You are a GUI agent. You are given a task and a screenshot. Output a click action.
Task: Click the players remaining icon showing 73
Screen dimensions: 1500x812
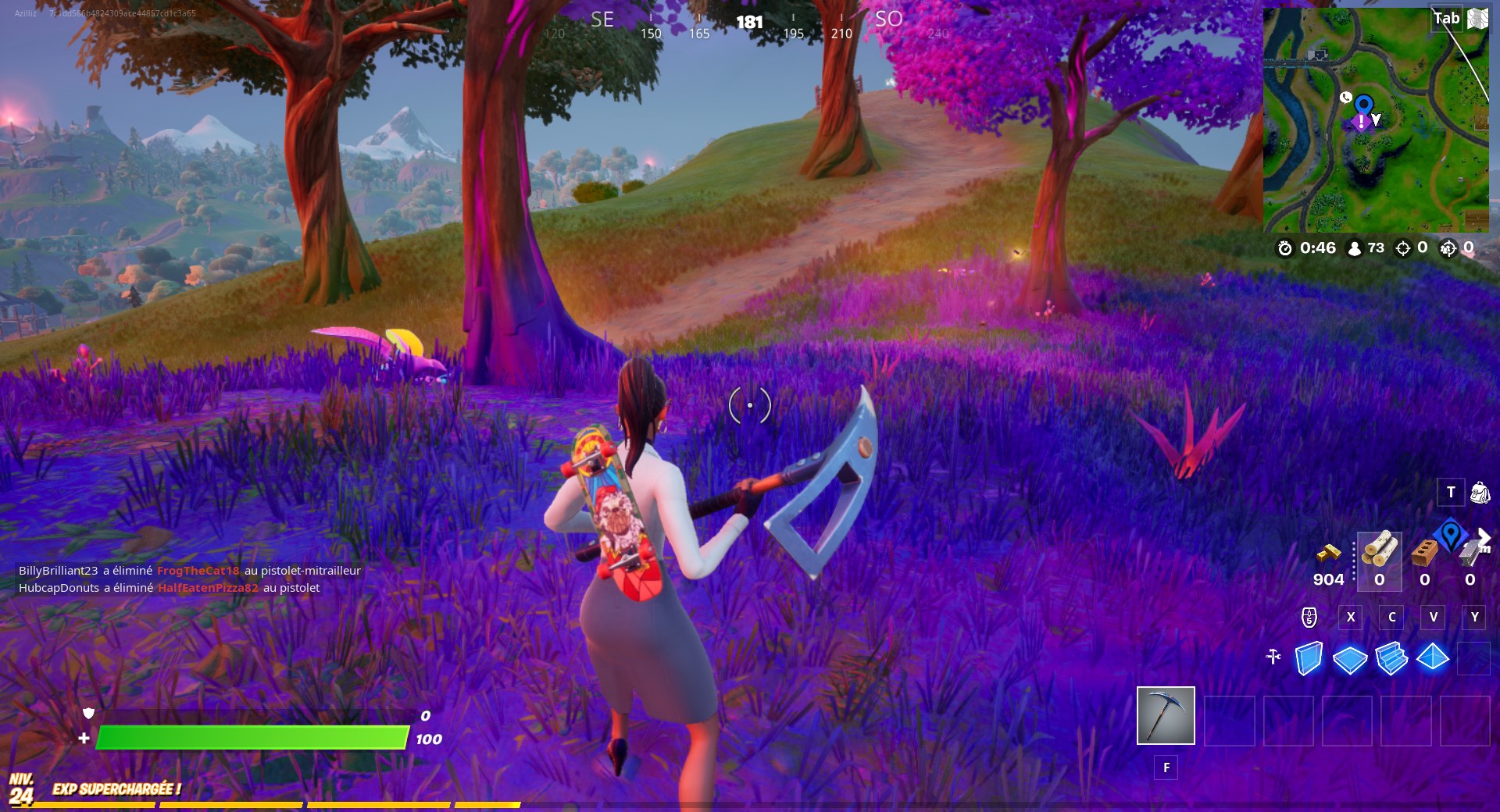1355,248
